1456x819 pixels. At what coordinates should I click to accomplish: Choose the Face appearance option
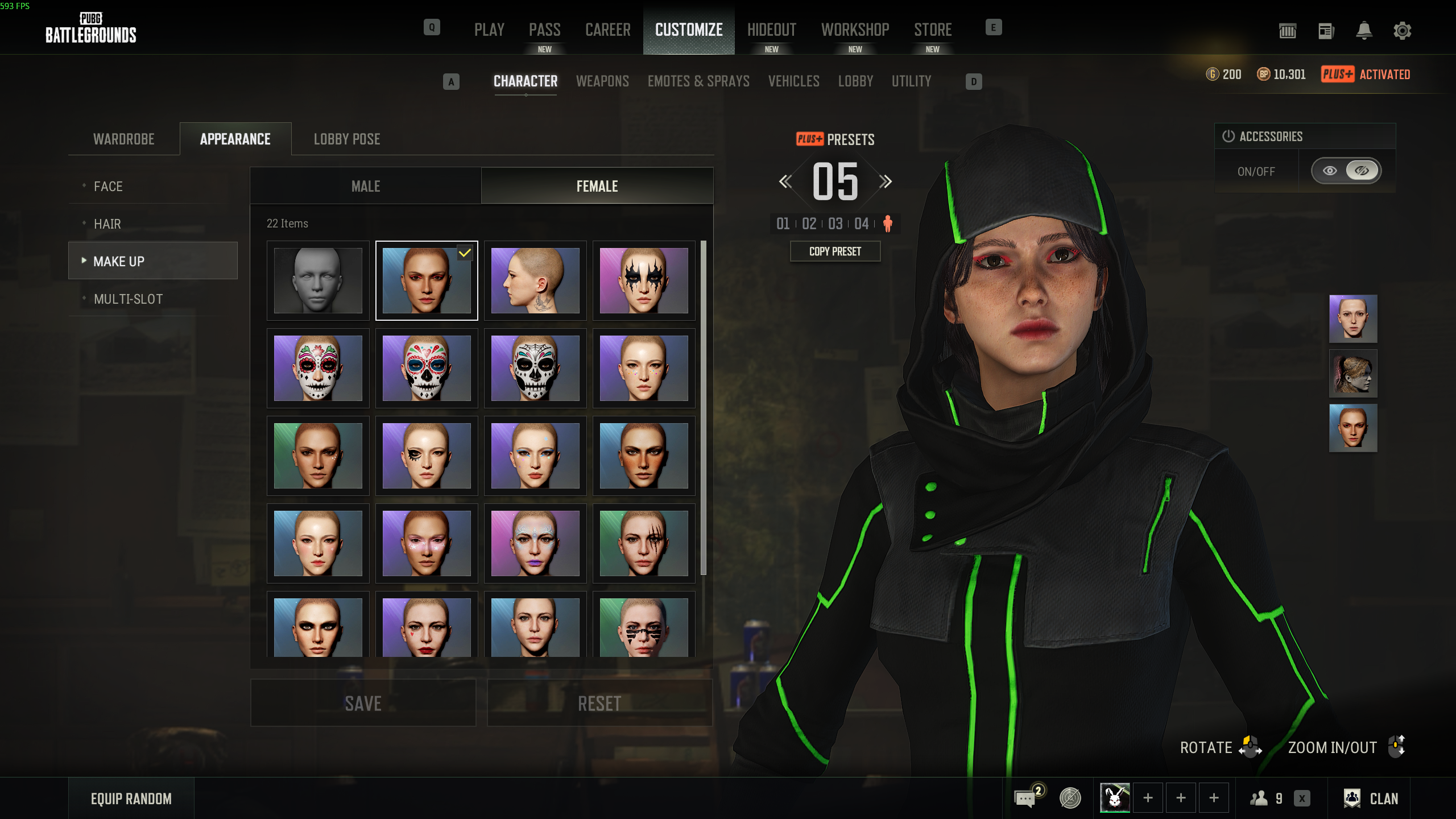coord(108,187)
